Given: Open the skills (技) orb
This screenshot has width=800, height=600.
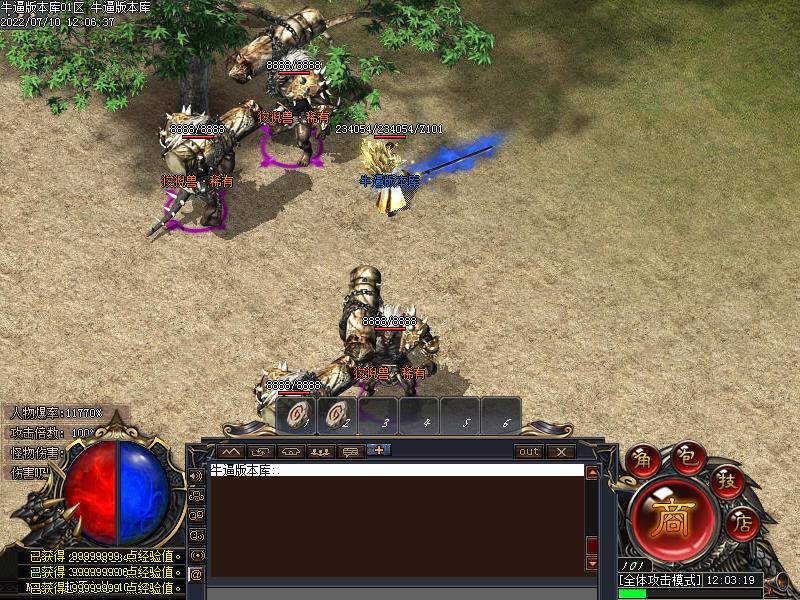Looking at the screenshot, I should [727, 482].
